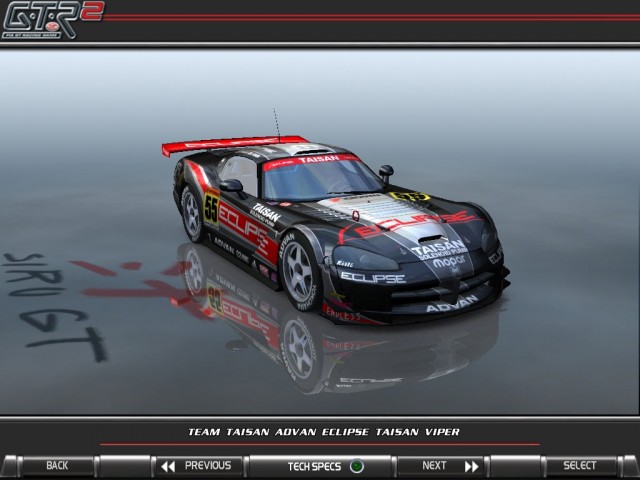Open the Tech Specs panel

click(322, 466)
